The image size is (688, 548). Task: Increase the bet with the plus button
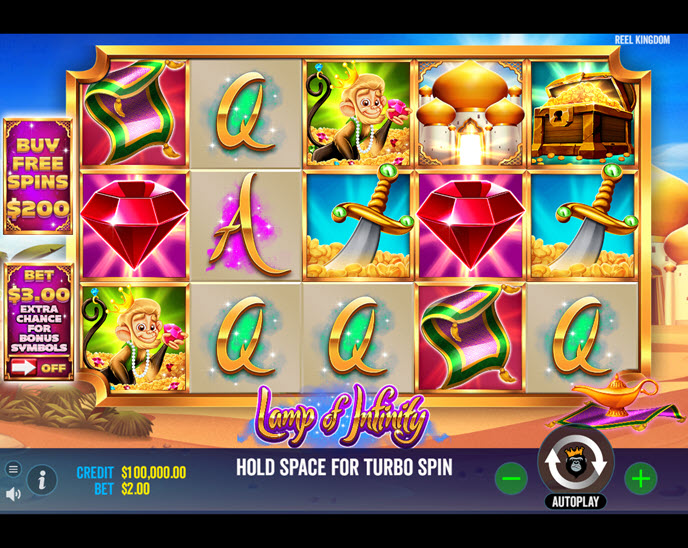[x=640, y=479]
